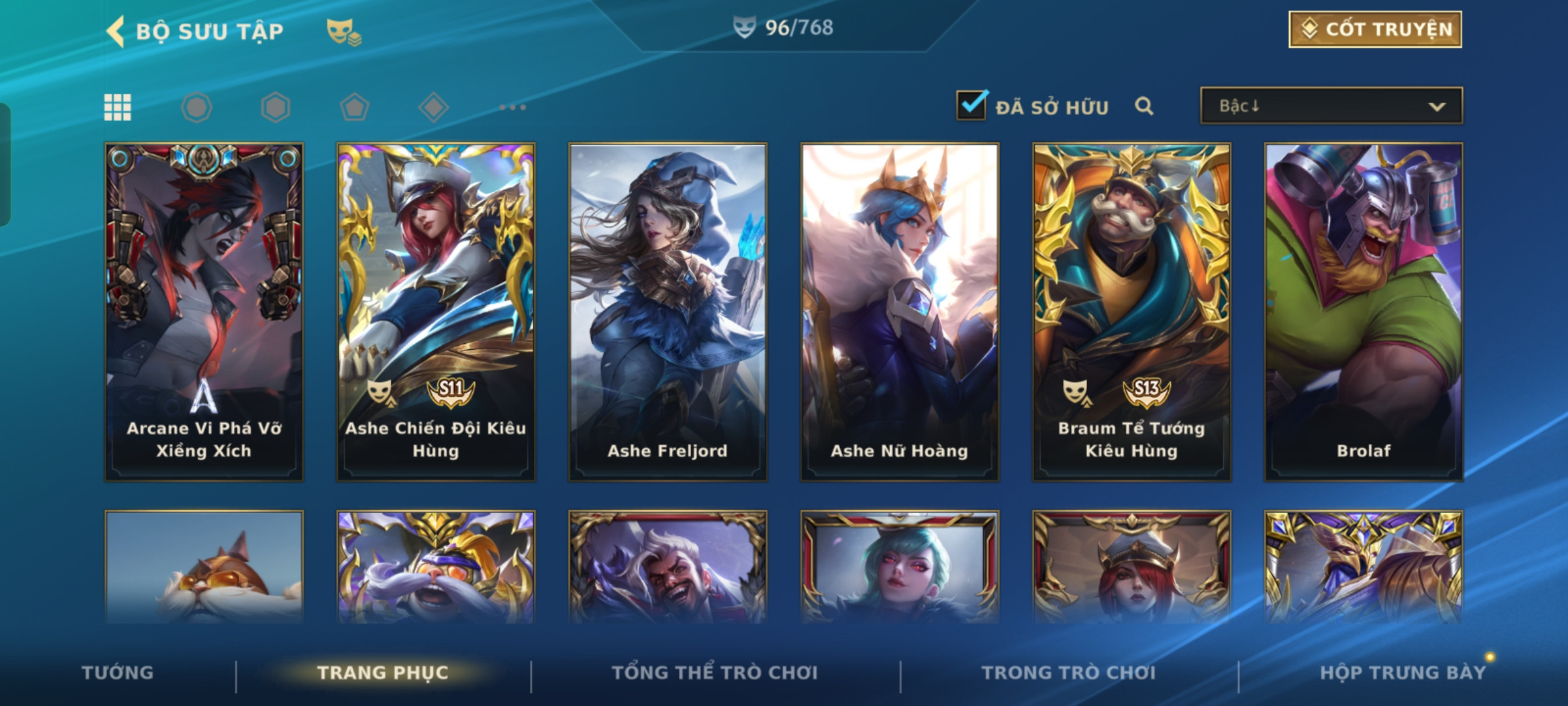Open the Ashe Freljord skin card
Image resolution: width=1568 pixels, height=706 pixels.
668,312
